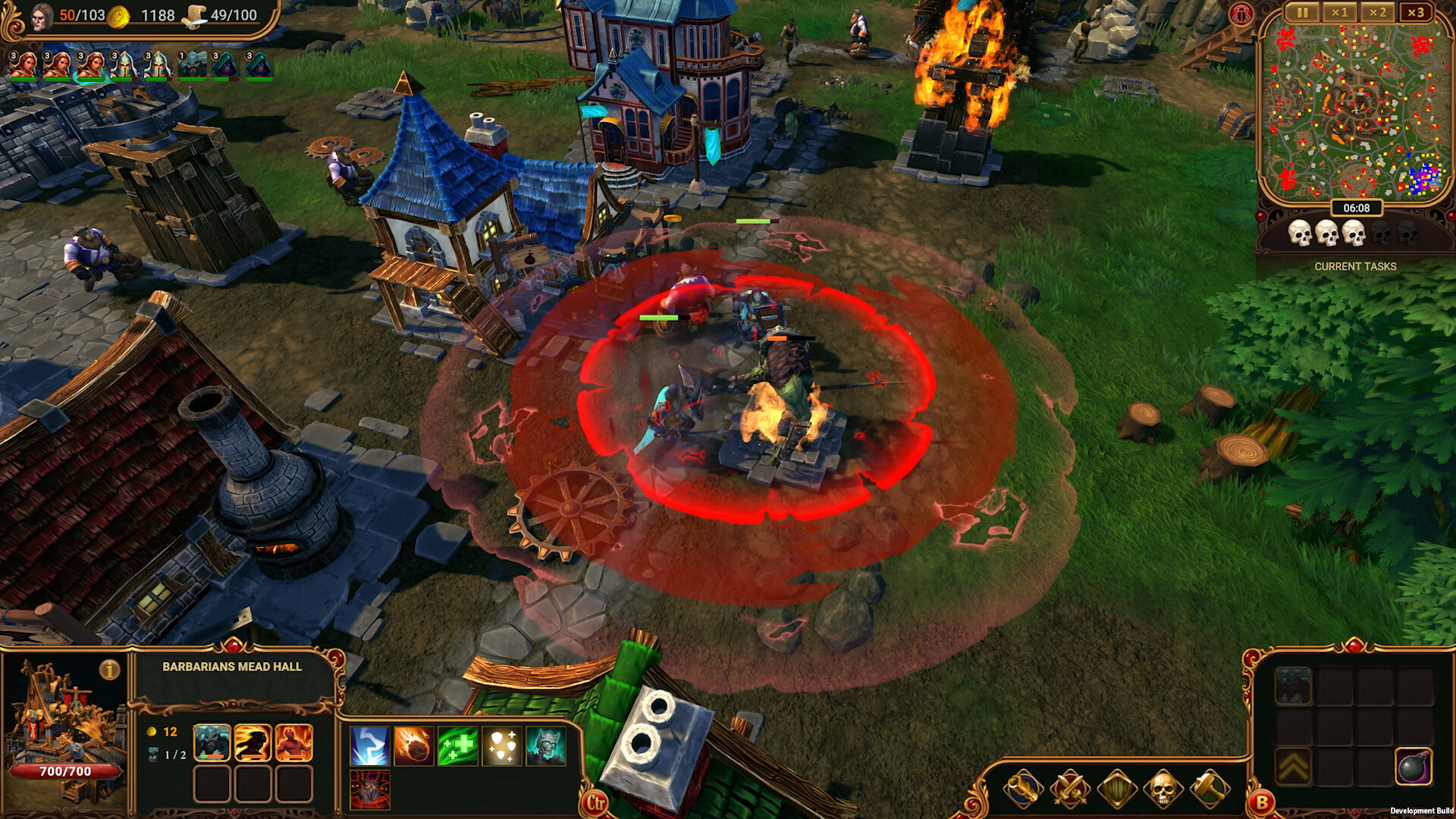1456x819 pixels.
Task: Open the Current Tasks panel
Action: (1355, 266)
